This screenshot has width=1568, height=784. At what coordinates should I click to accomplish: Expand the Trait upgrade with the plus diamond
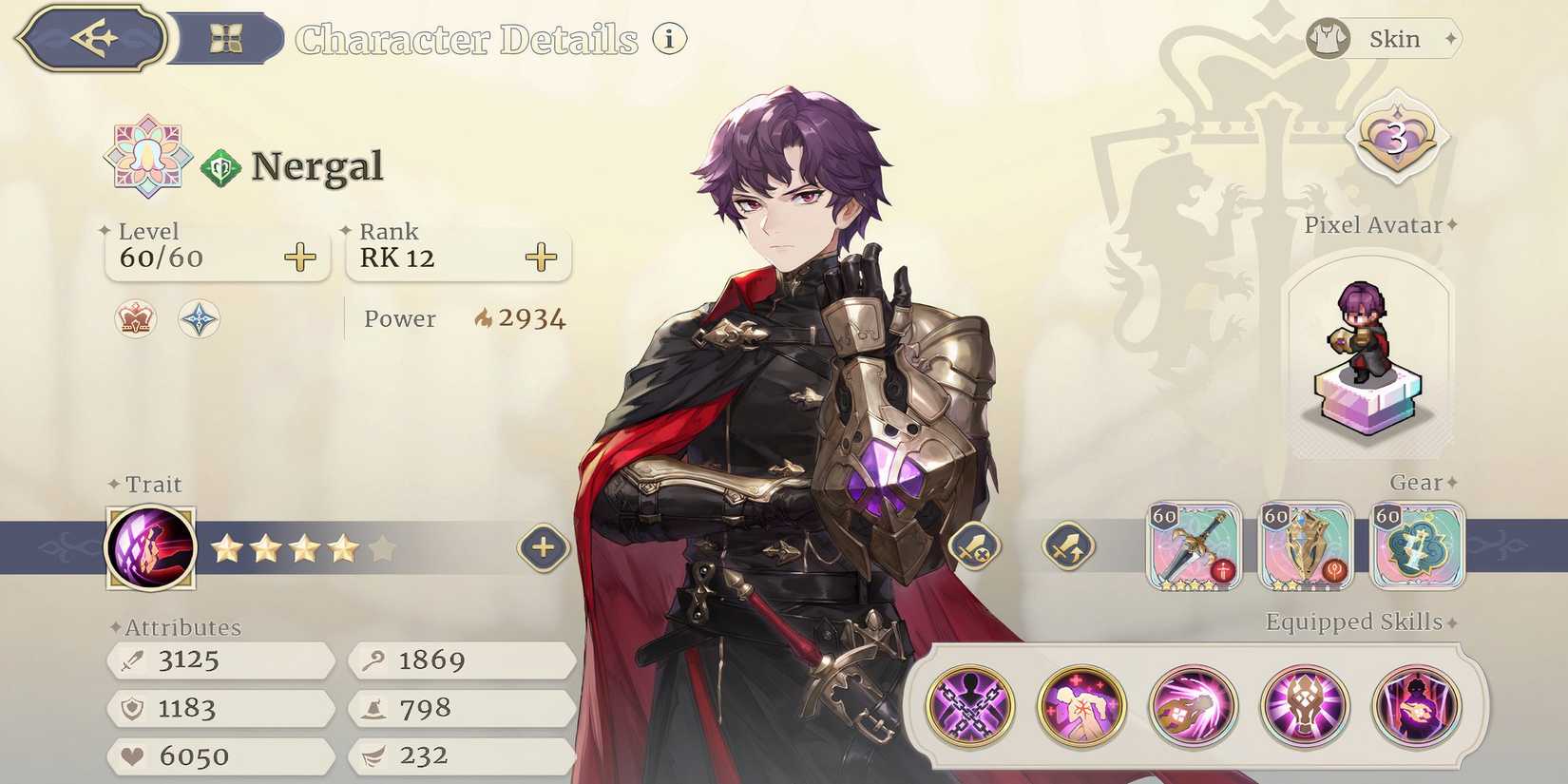click(542, 547)
